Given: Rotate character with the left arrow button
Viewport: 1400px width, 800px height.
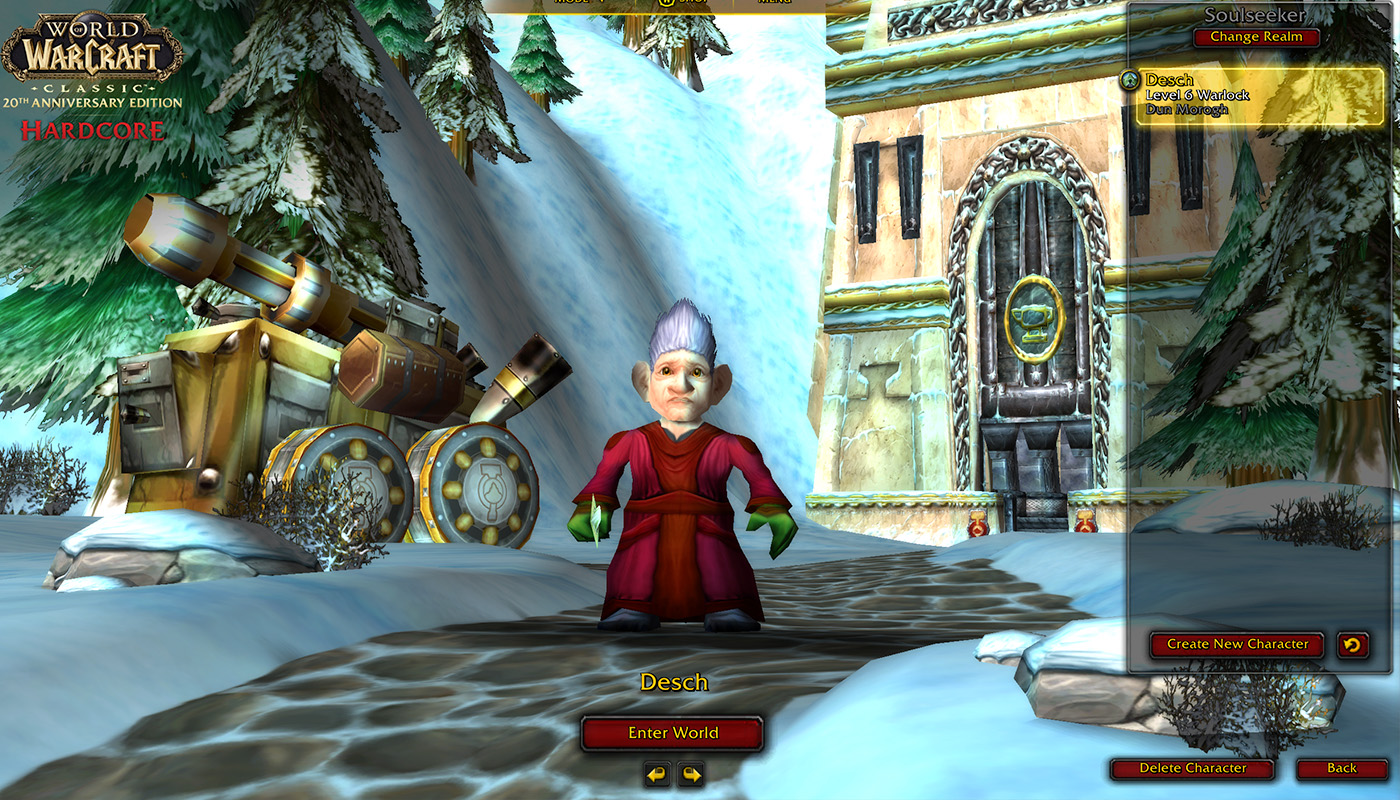Looking at the screenshot, I should [x=656, y=774].
